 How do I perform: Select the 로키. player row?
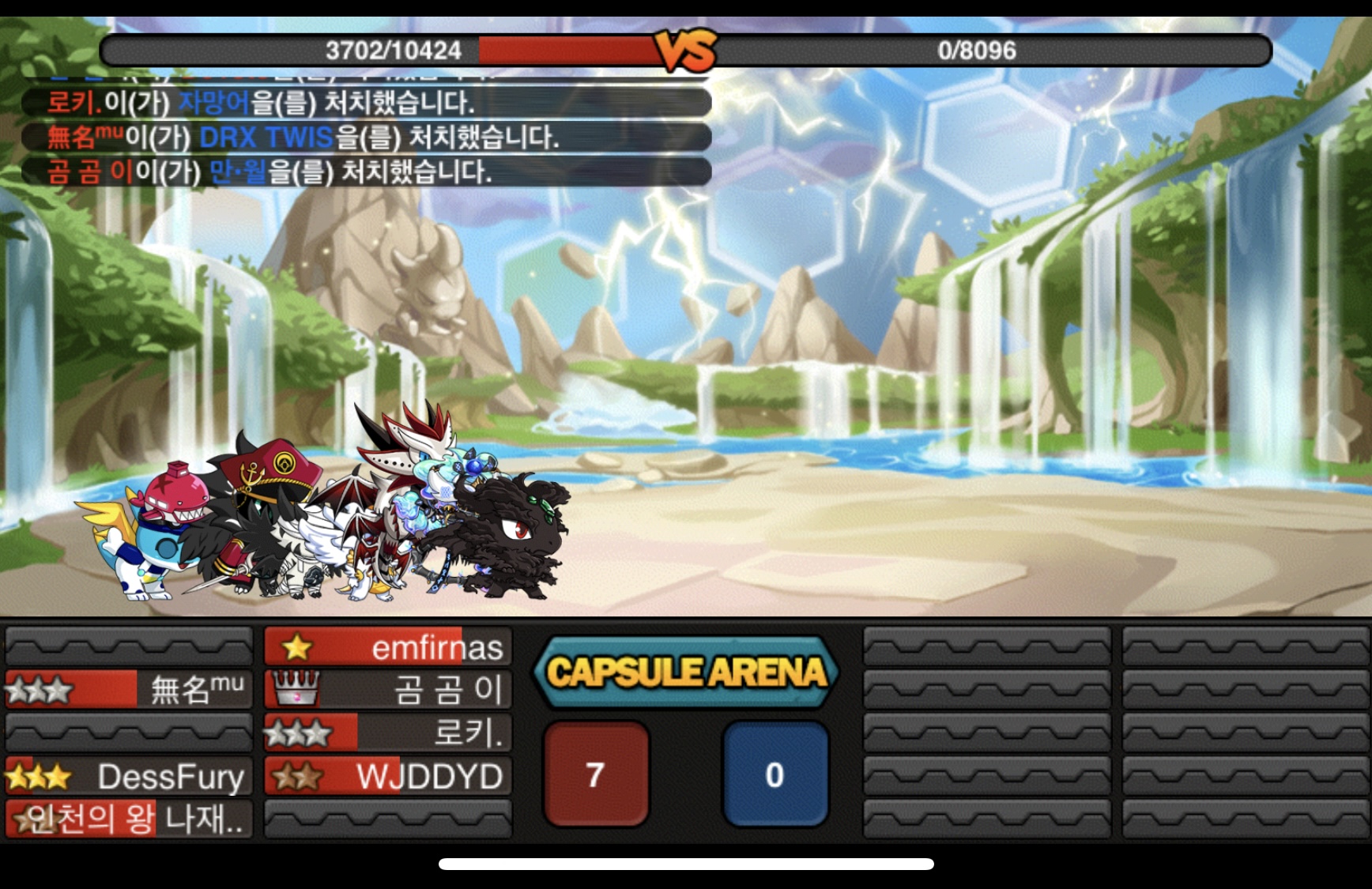tap(387, 733)
